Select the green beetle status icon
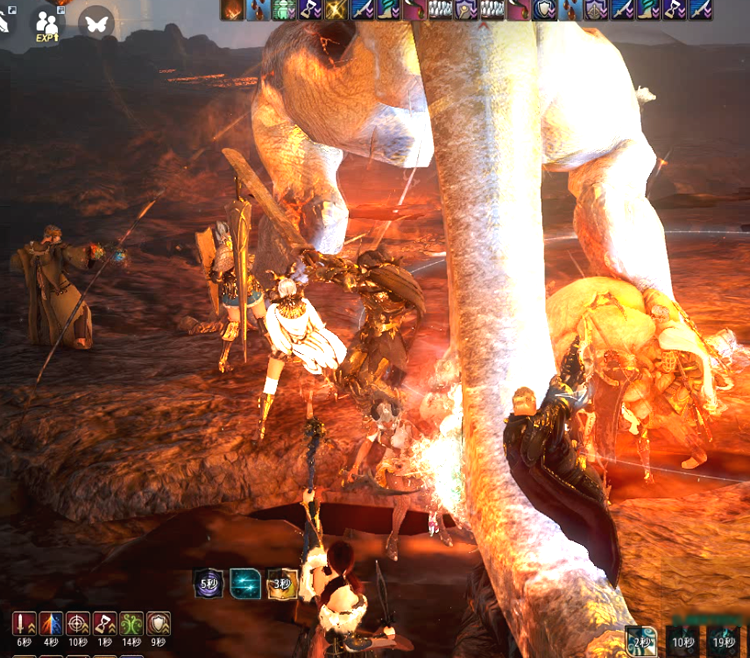 click(x=283, y=10)
